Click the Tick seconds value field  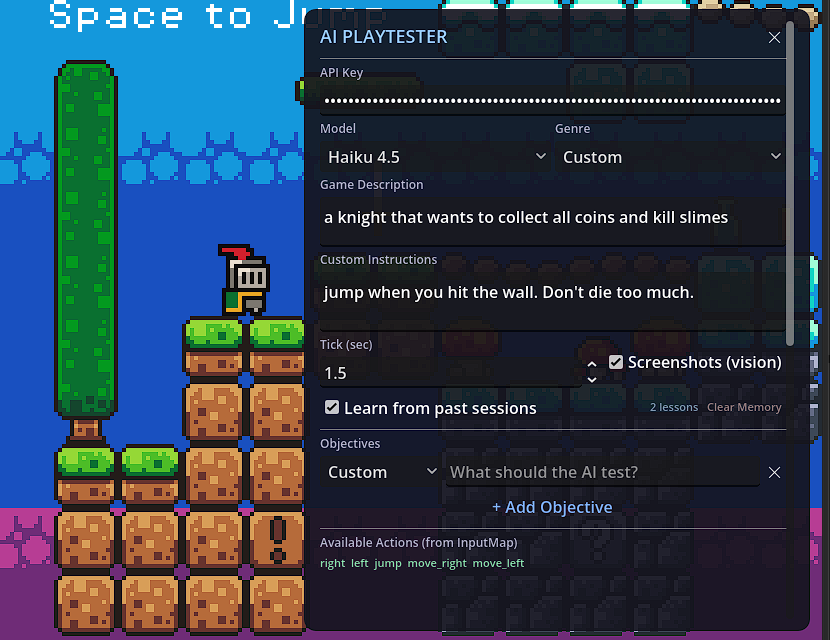pos(450,373)
